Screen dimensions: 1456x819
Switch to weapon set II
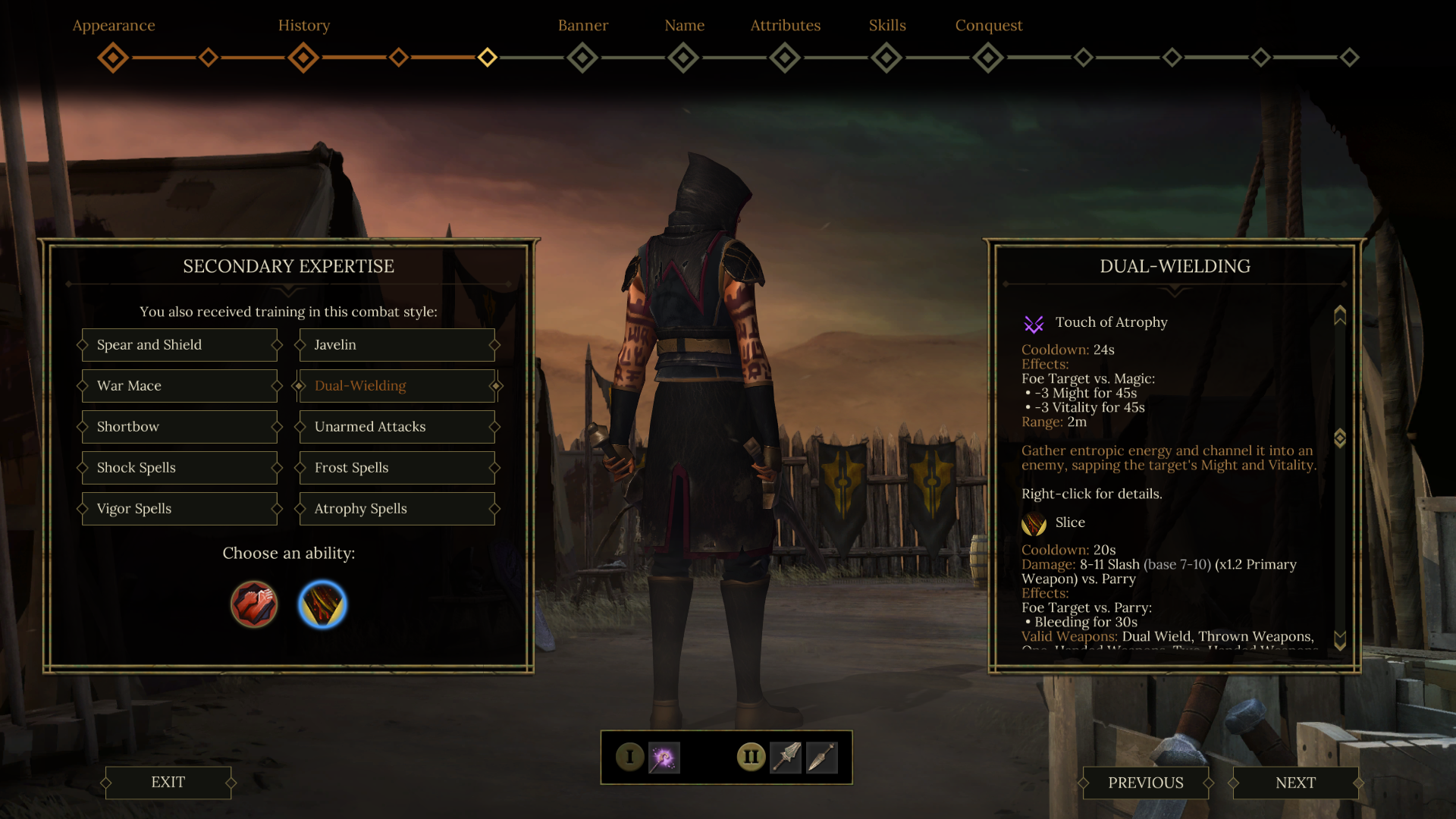(x=751, y=757)
